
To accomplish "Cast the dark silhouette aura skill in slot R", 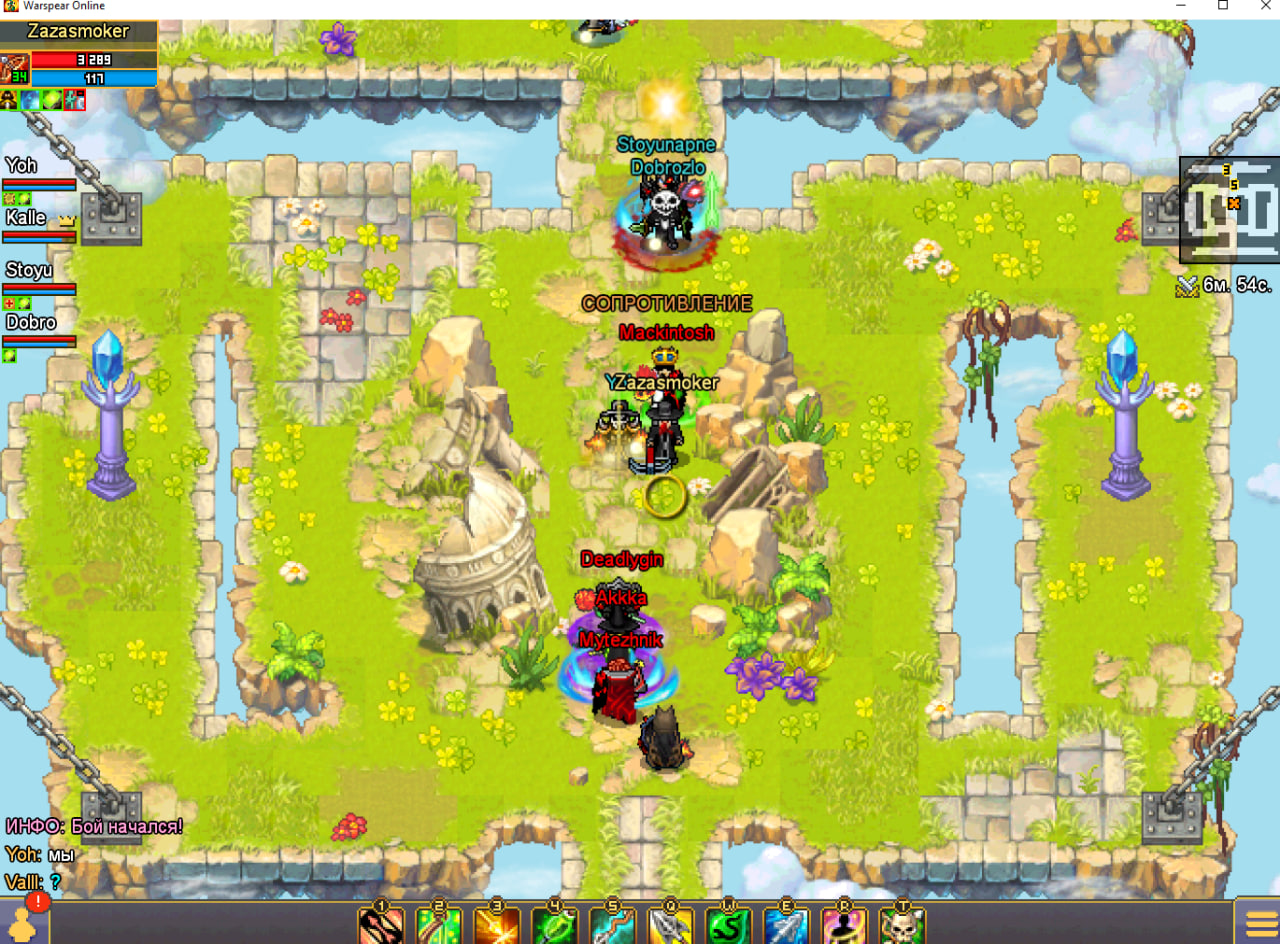I will pos(845,926).
